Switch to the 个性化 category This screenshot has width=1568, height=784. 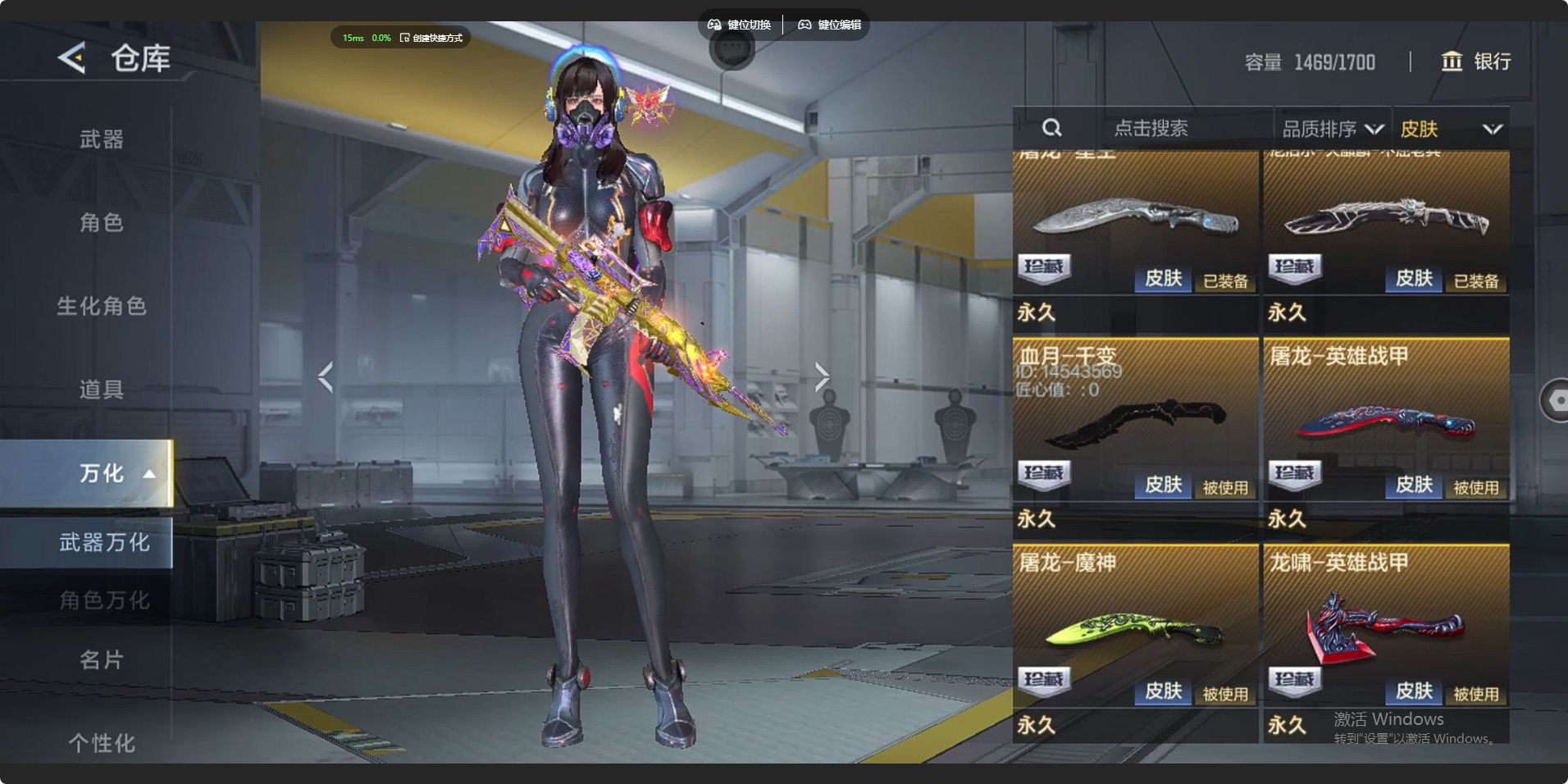tap(102, 743)
